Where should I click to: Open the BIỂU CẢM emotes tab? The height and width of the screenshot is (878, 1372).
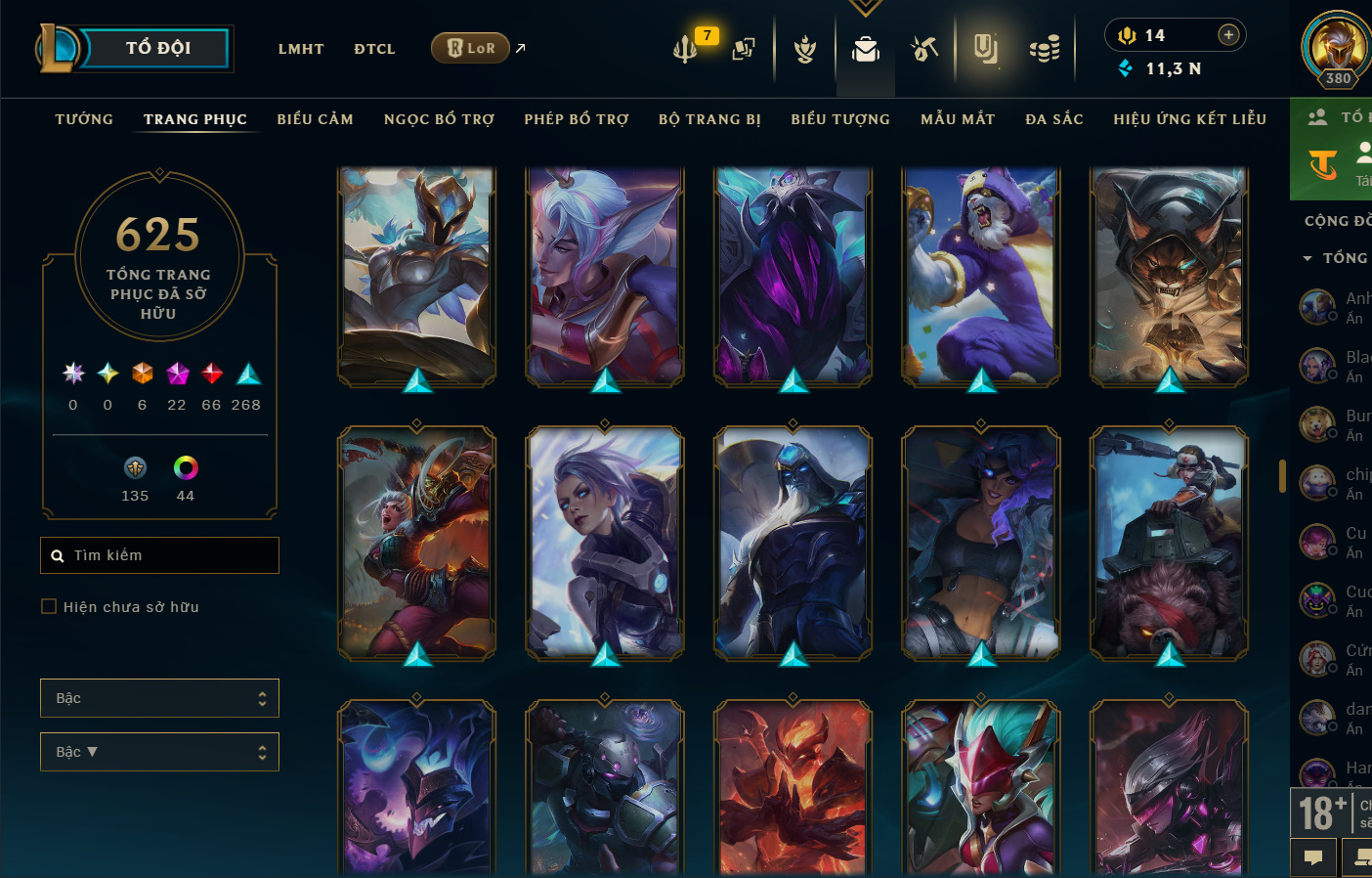point(315,119)
